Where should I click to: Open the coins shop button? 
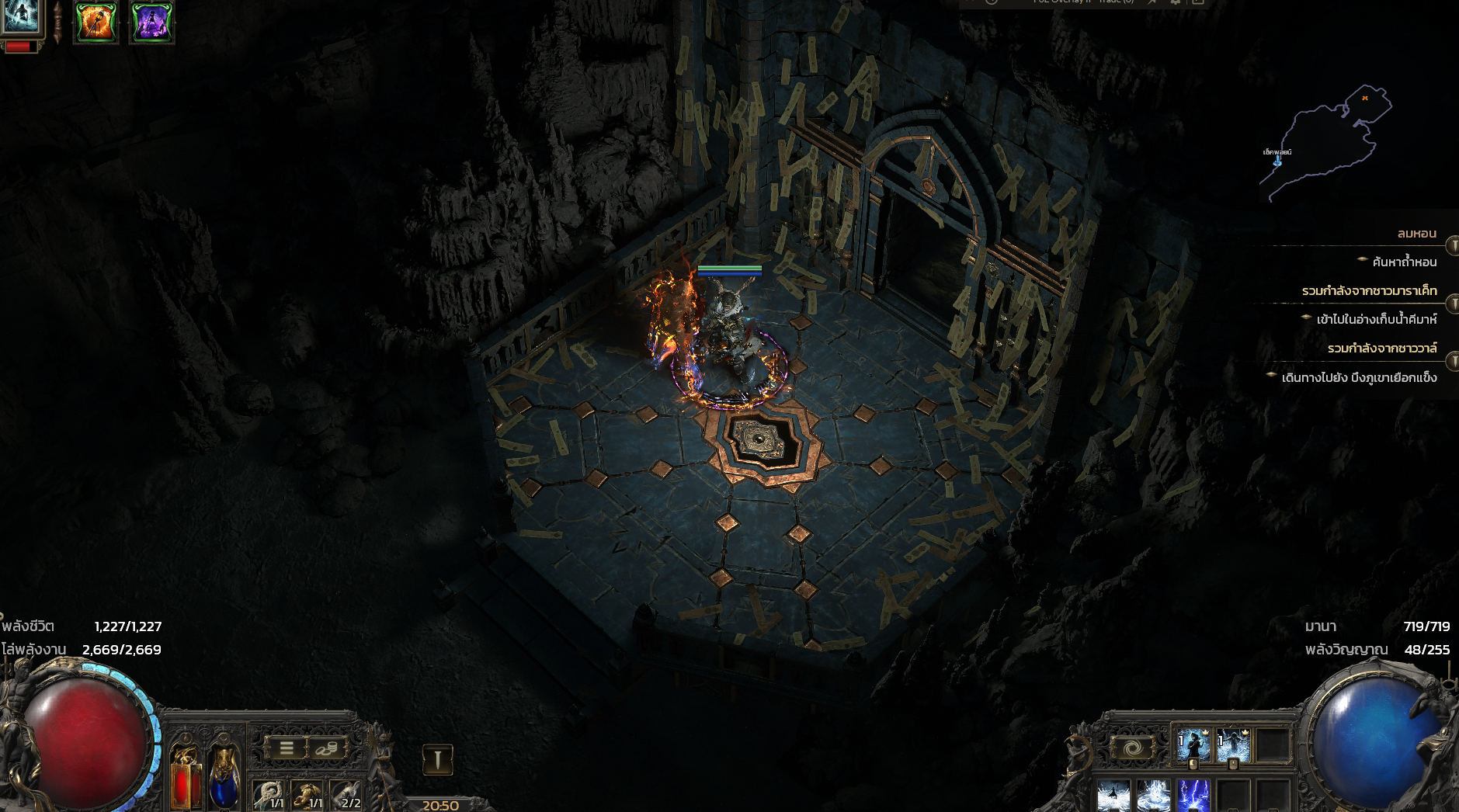click(x=328, y=748)
